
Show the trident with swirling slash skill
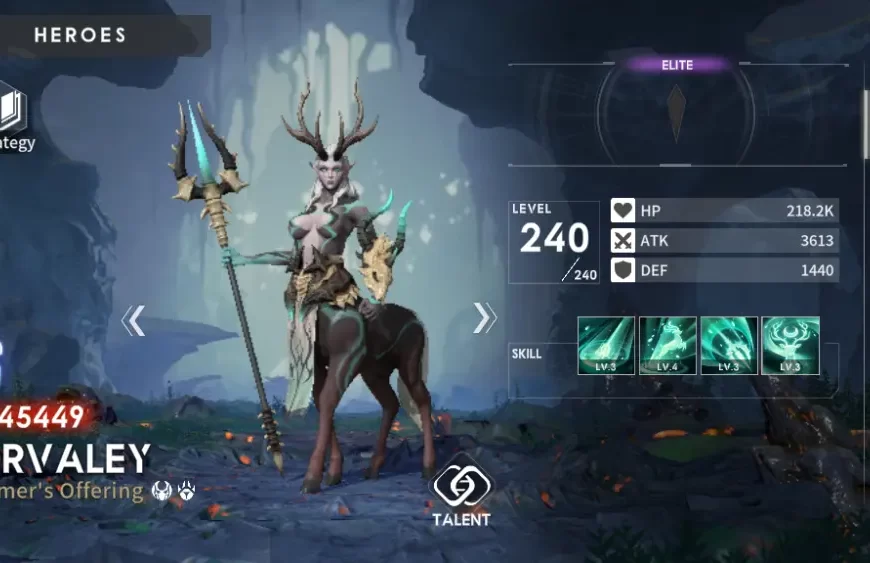(x=729, y=345)
